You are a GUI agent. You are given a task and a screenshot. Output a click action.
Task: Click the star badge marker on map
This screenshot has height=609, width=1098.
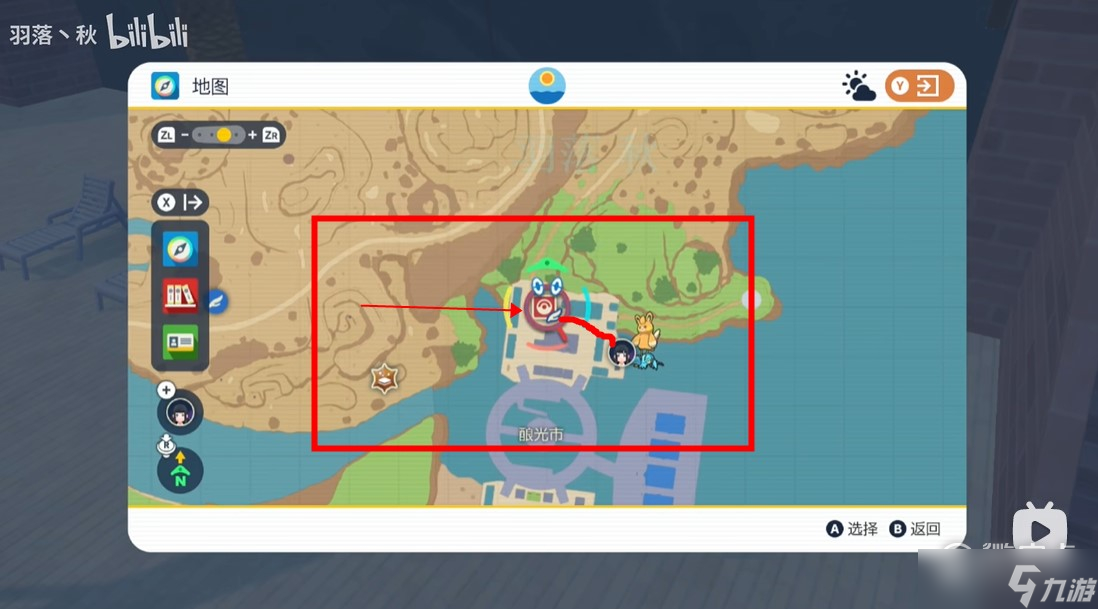tap(383, 378)
